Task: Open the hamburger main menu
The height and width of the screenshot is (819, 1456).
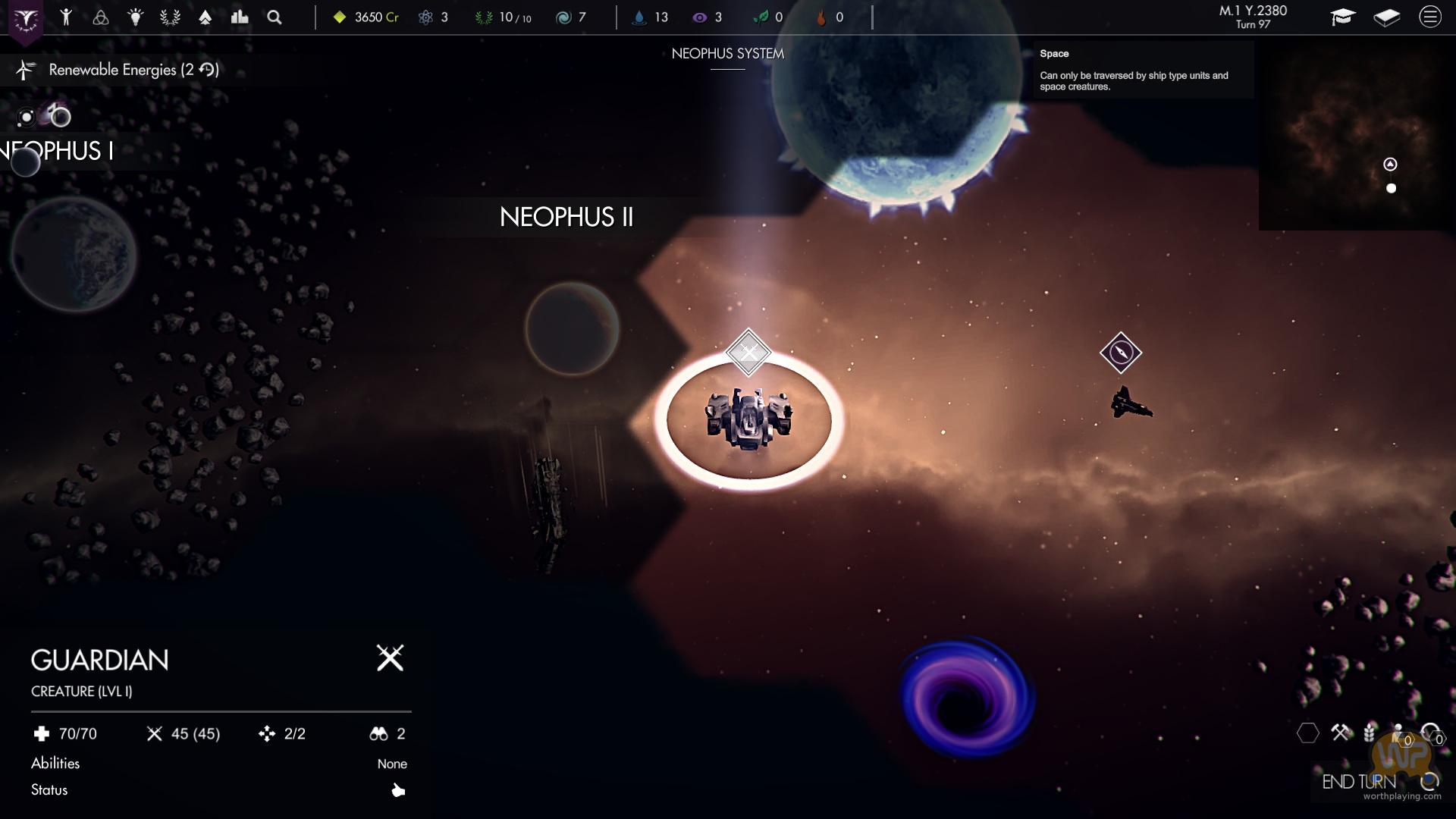Action: pyautogui.click(x=1430, y=17)
